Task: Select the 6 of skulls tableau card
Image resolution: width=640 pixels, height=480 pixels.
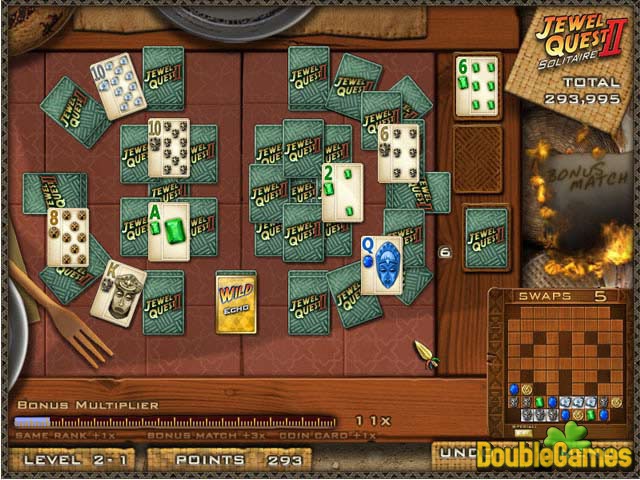Action: coord(398,153)
